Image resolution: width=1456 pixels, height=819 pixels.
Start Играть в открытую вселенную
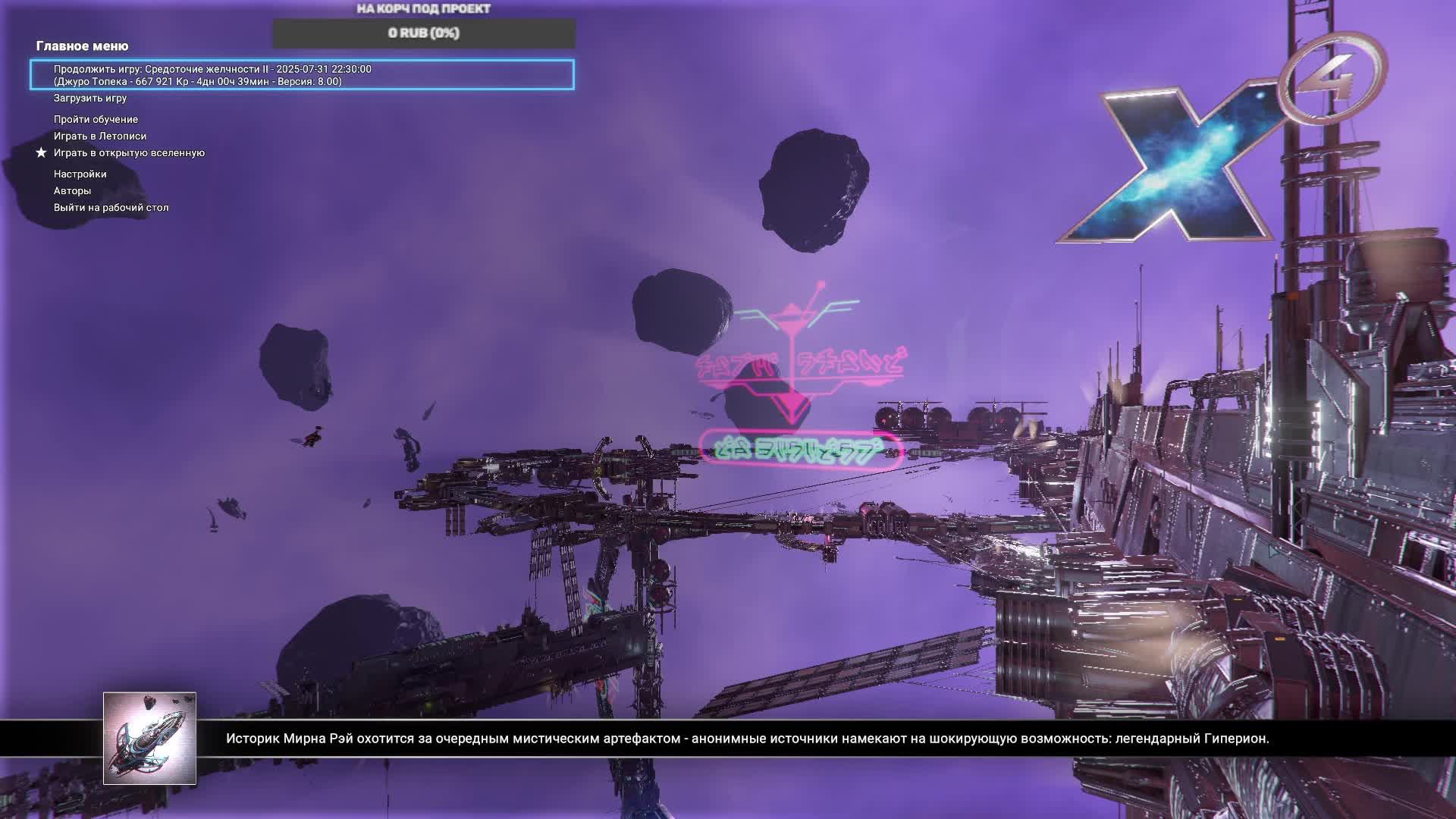pyautogui.click(x=129, y=153)
